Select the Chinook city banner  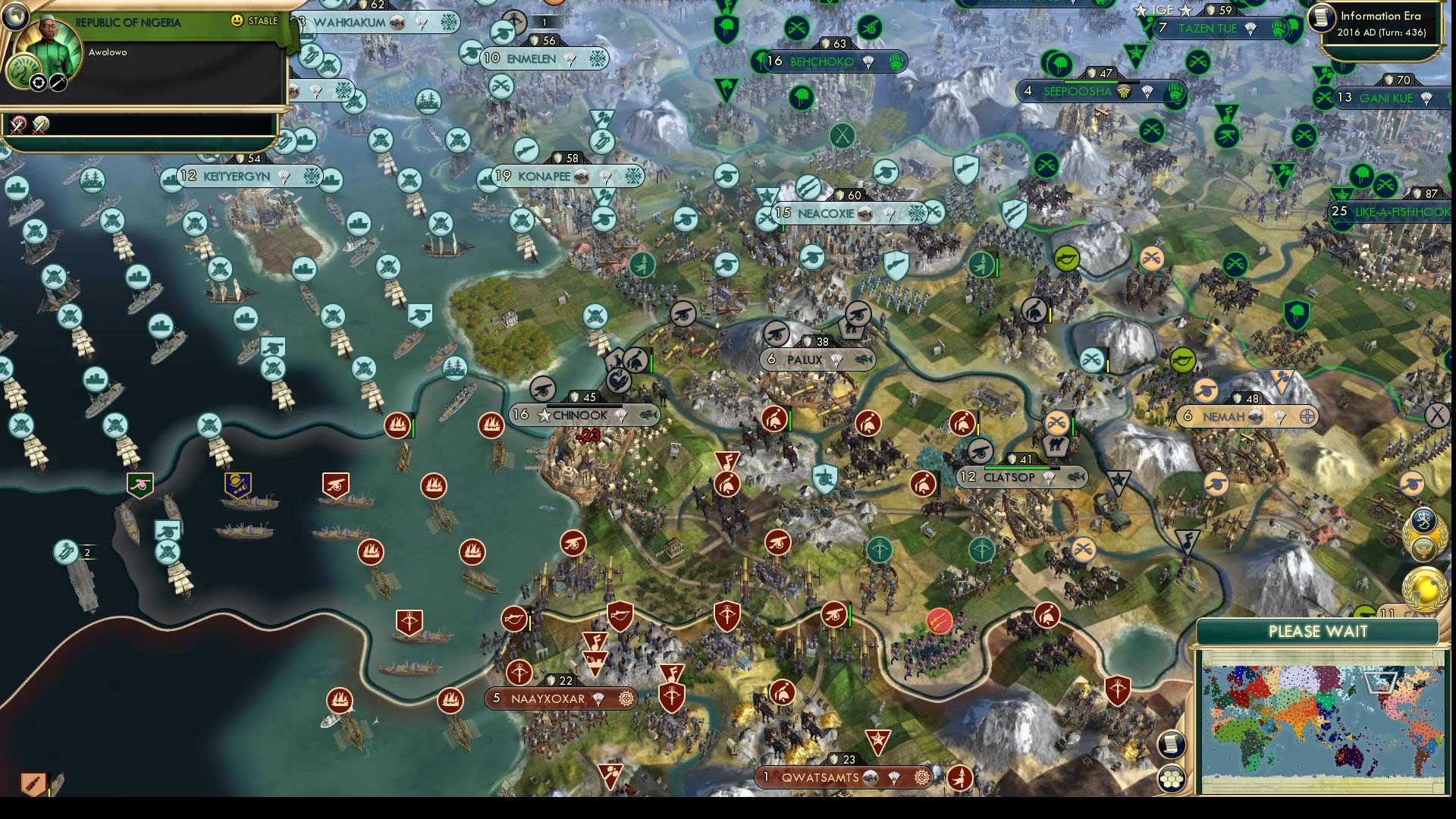[x=578, y=415]
